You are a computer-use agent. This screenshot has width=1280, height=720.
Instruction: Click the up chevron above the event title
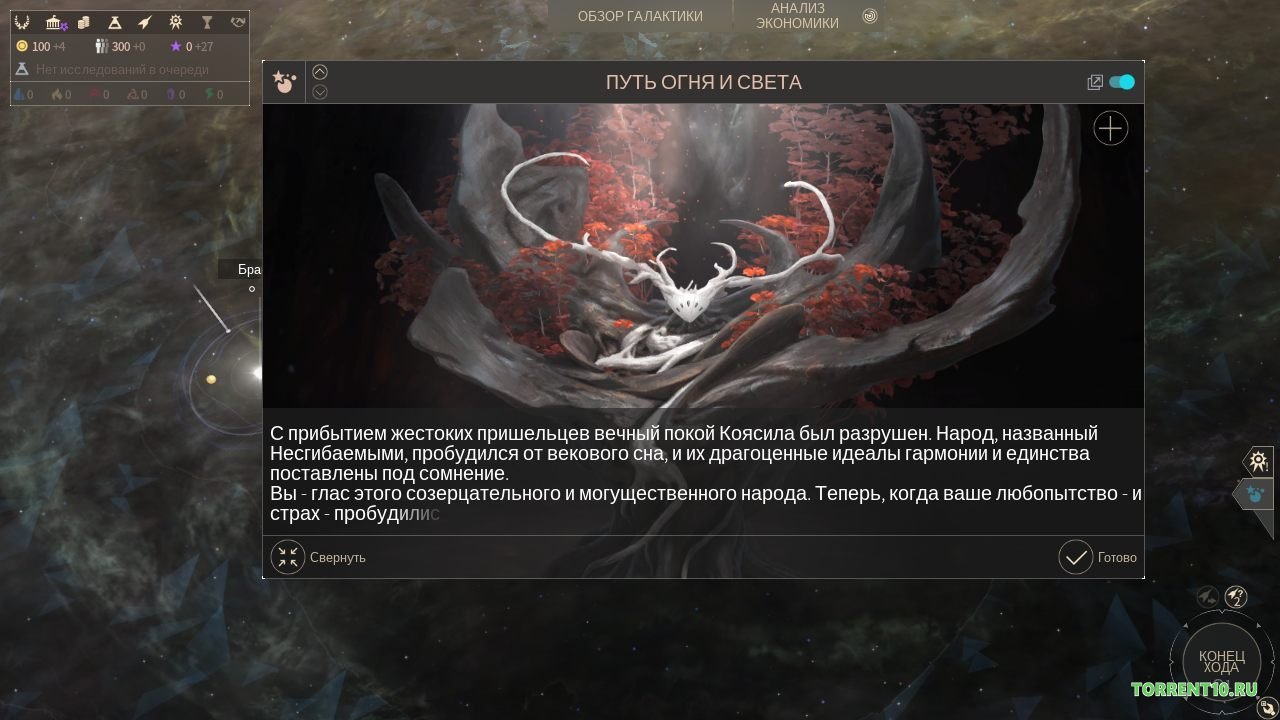tap(320, 71)
